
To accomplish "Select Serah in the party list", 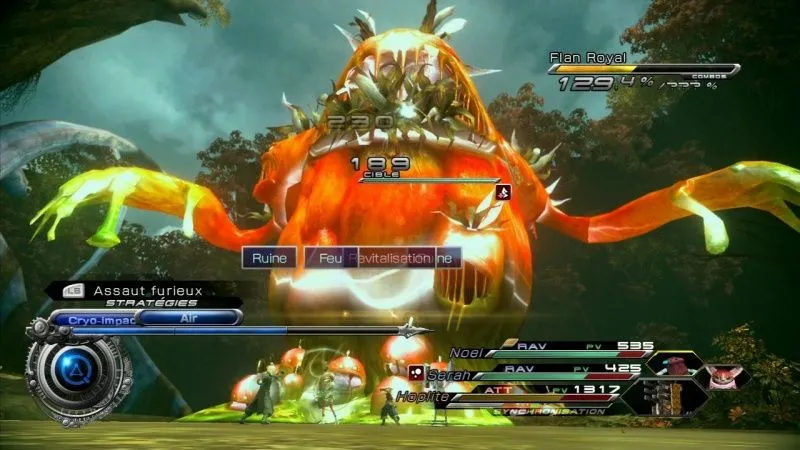I will pyautogui.click(x=450, y=374).
